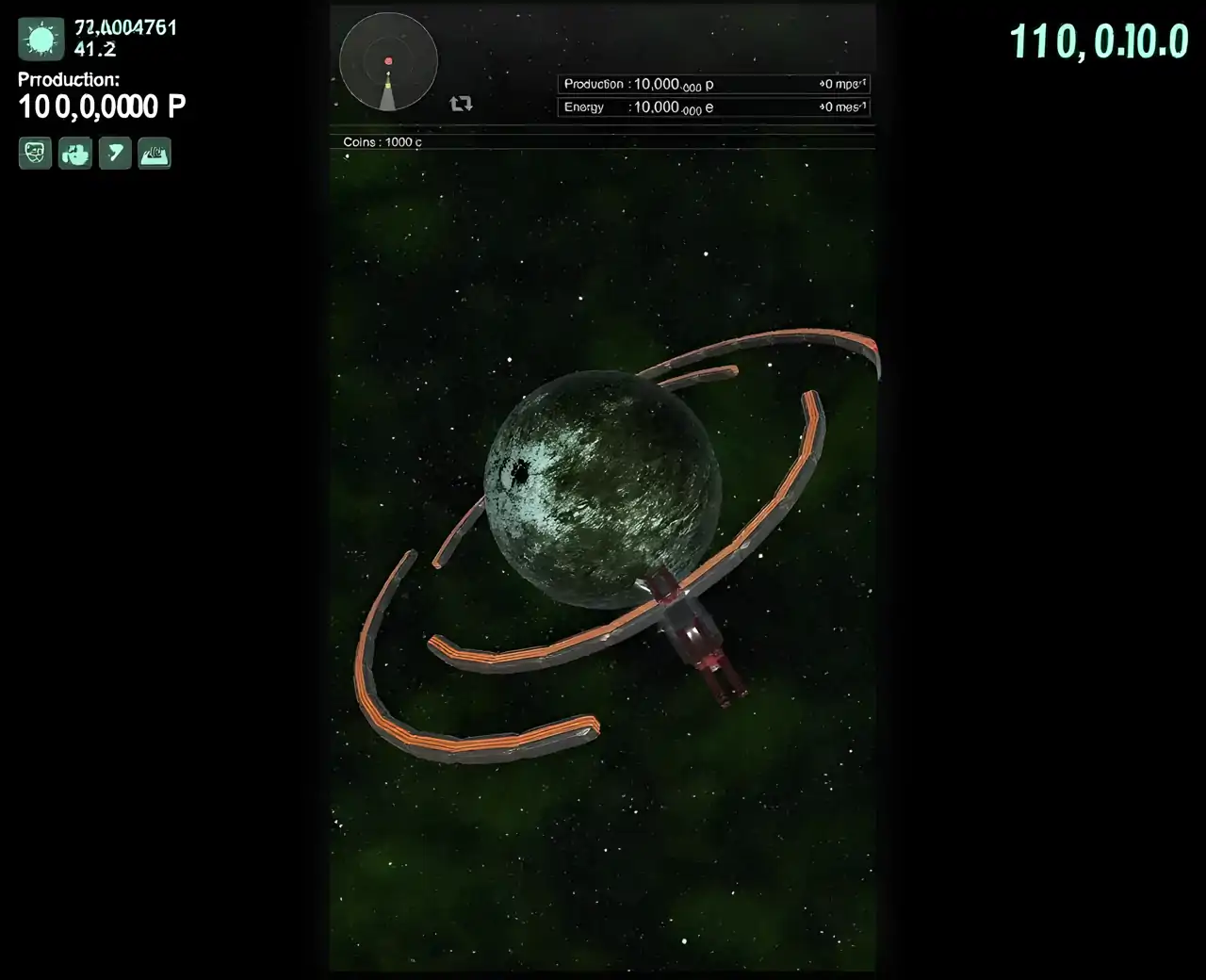
Task: Select the factory hand icon
Action: [x=74, y=153]
